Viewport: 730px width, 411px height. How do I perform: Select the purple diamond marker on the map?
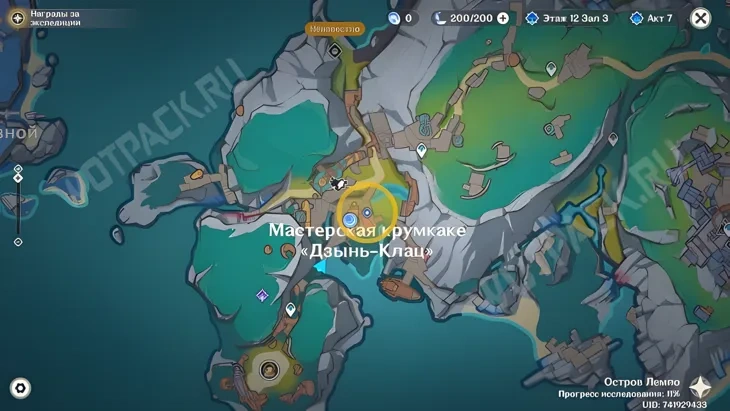262,295
